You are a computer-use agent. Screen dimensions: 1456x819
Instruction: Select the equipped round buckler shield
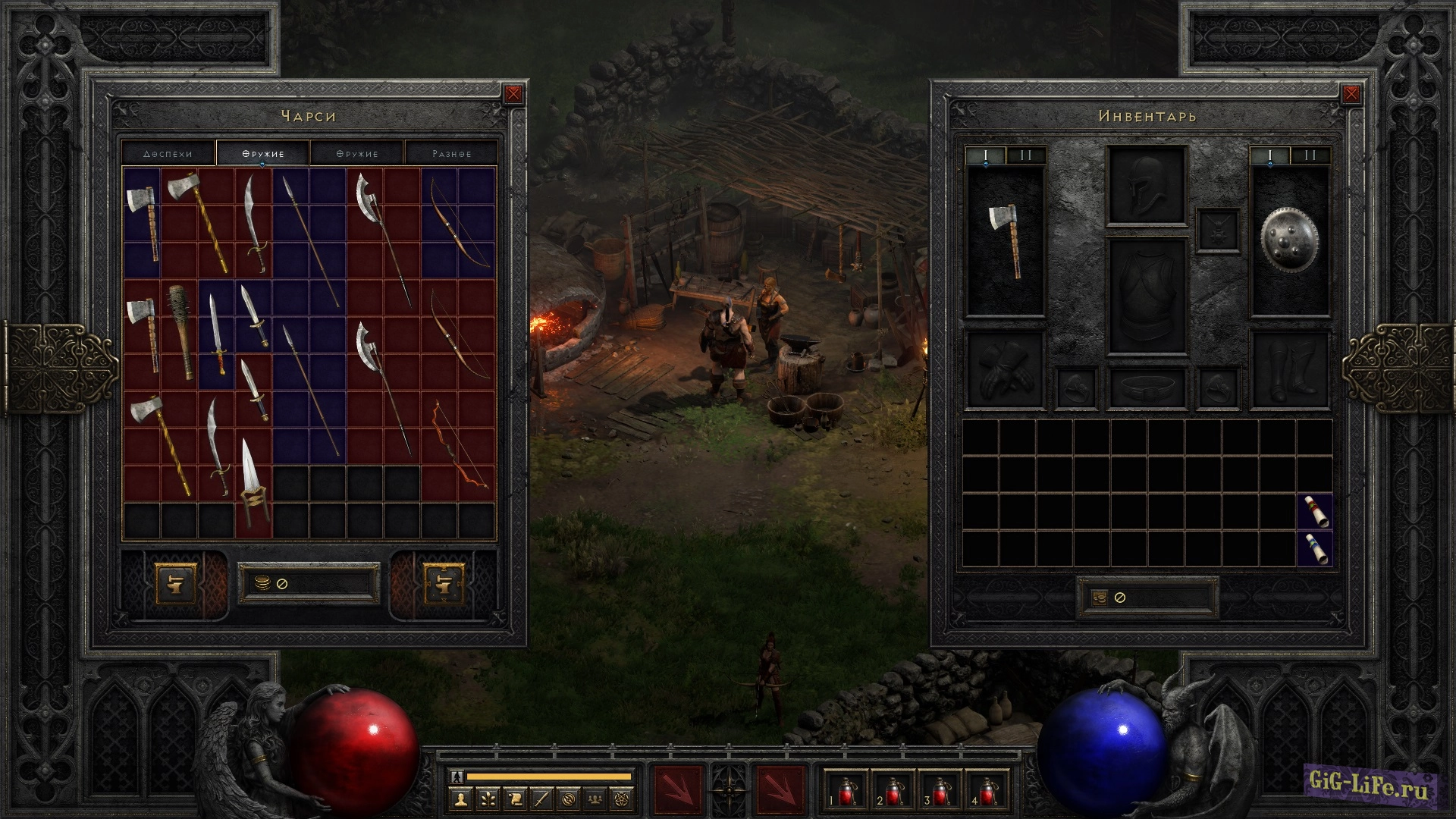tap(1290, 240)
